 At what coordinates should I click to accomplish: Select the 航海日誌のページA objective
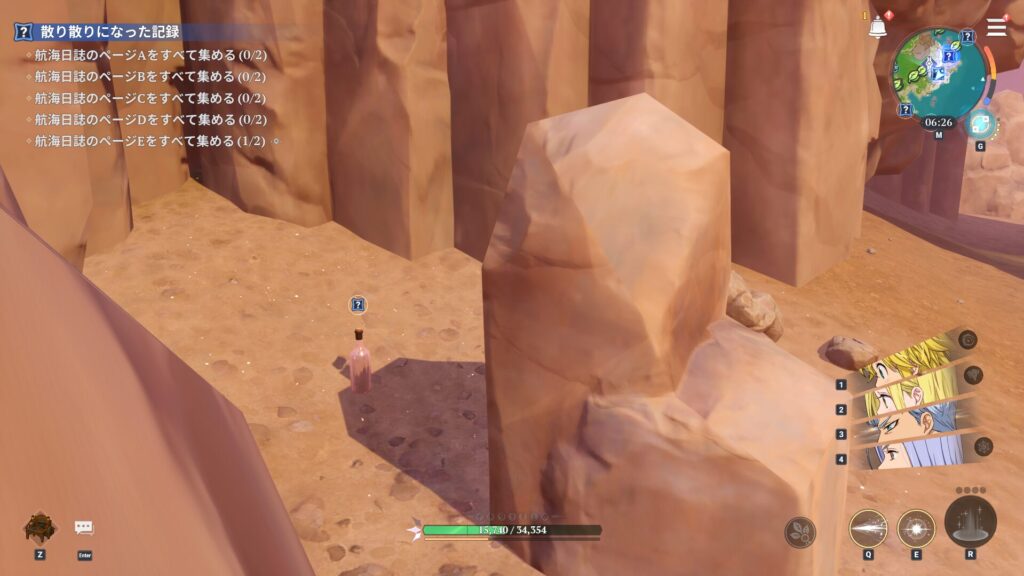(x=150, y=55)
